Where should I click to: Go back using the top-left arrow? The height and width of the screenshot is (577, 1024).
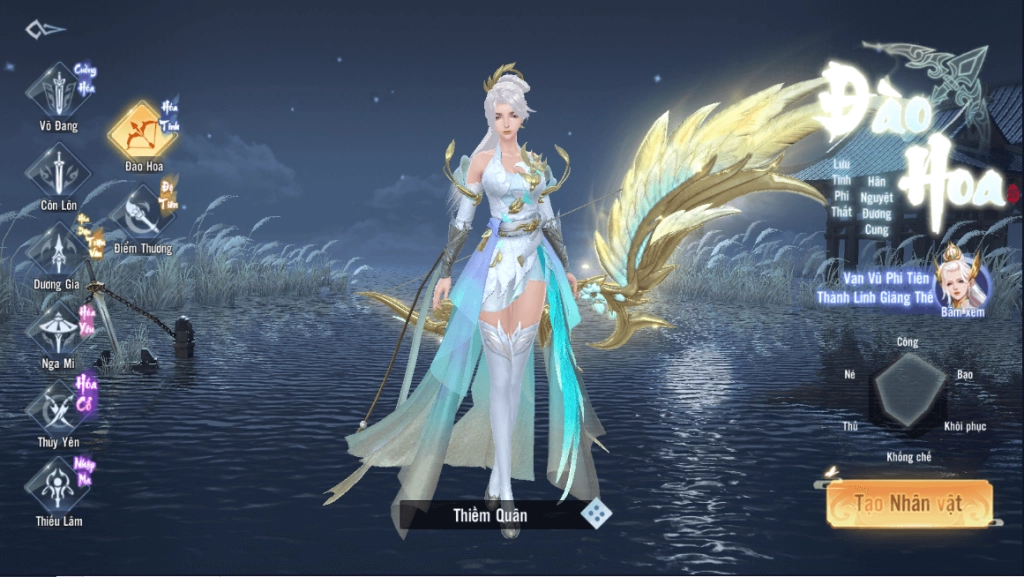tap(45, 30)
